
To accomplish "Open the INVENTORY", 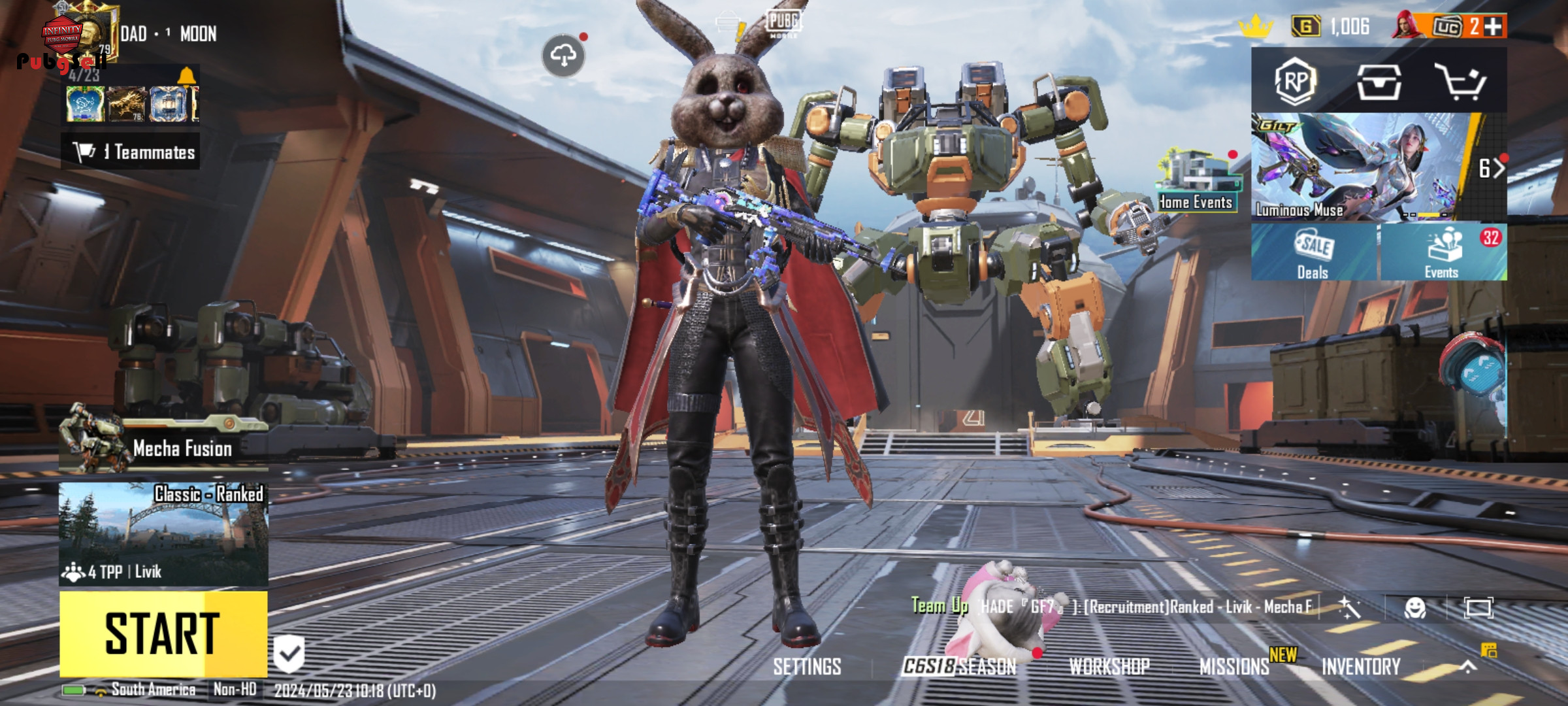I will coord(1361,667).
